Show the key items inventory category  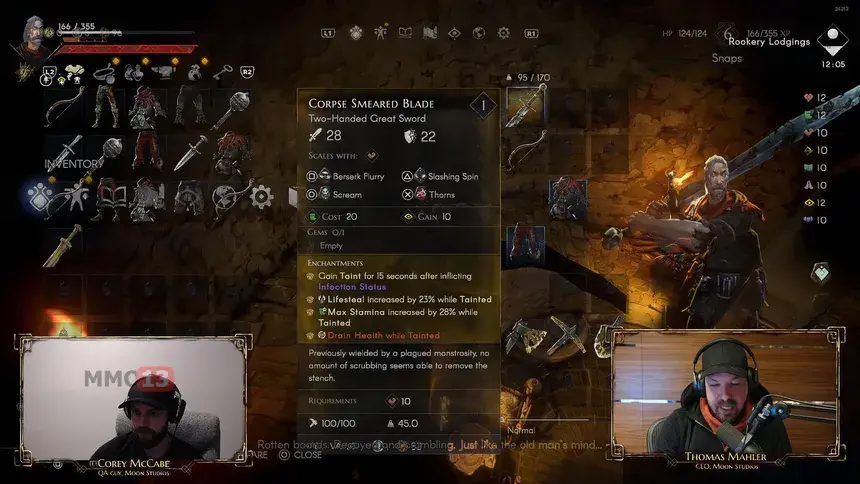pyautogui.click(x=221, y=71)
